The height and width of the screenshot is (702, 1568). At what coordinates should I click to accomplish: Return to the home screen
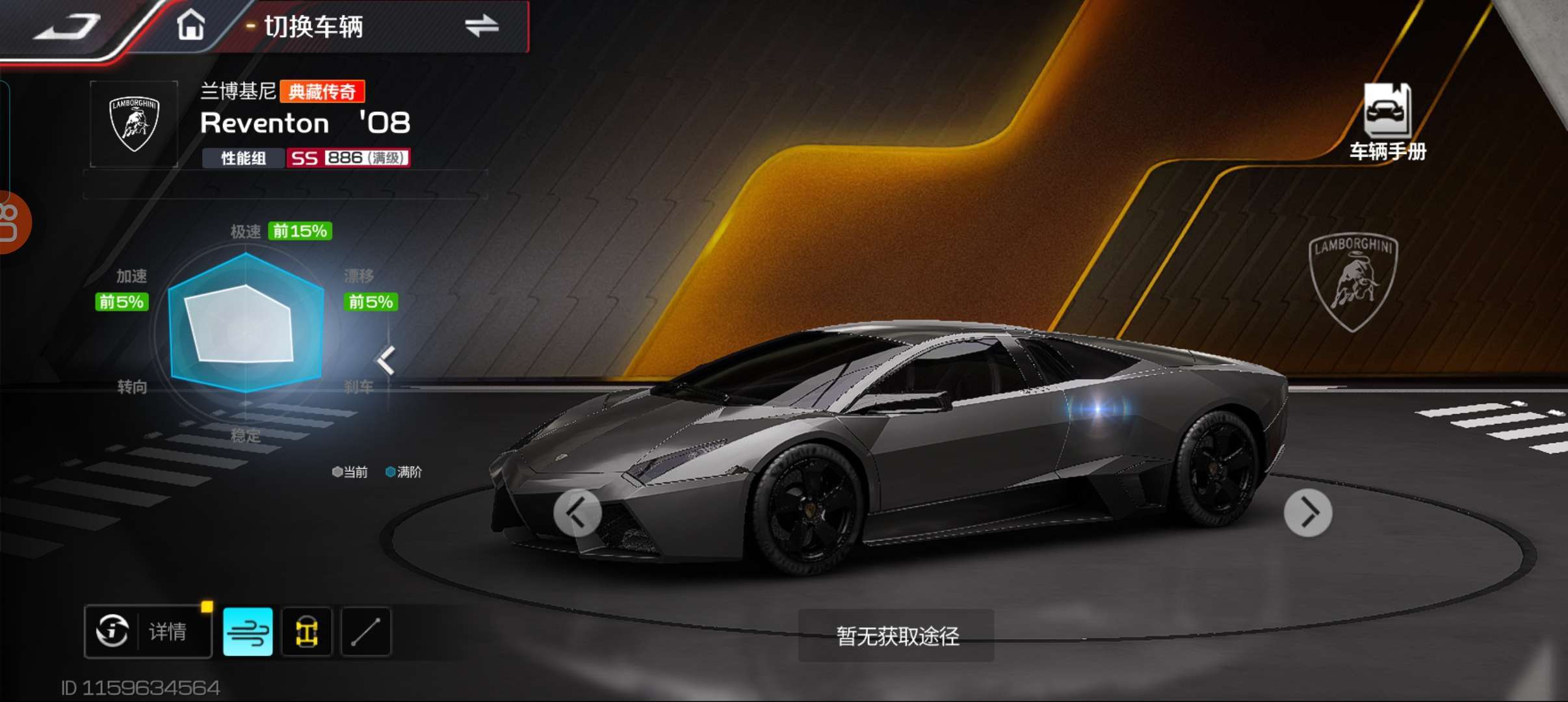[191, 27]
